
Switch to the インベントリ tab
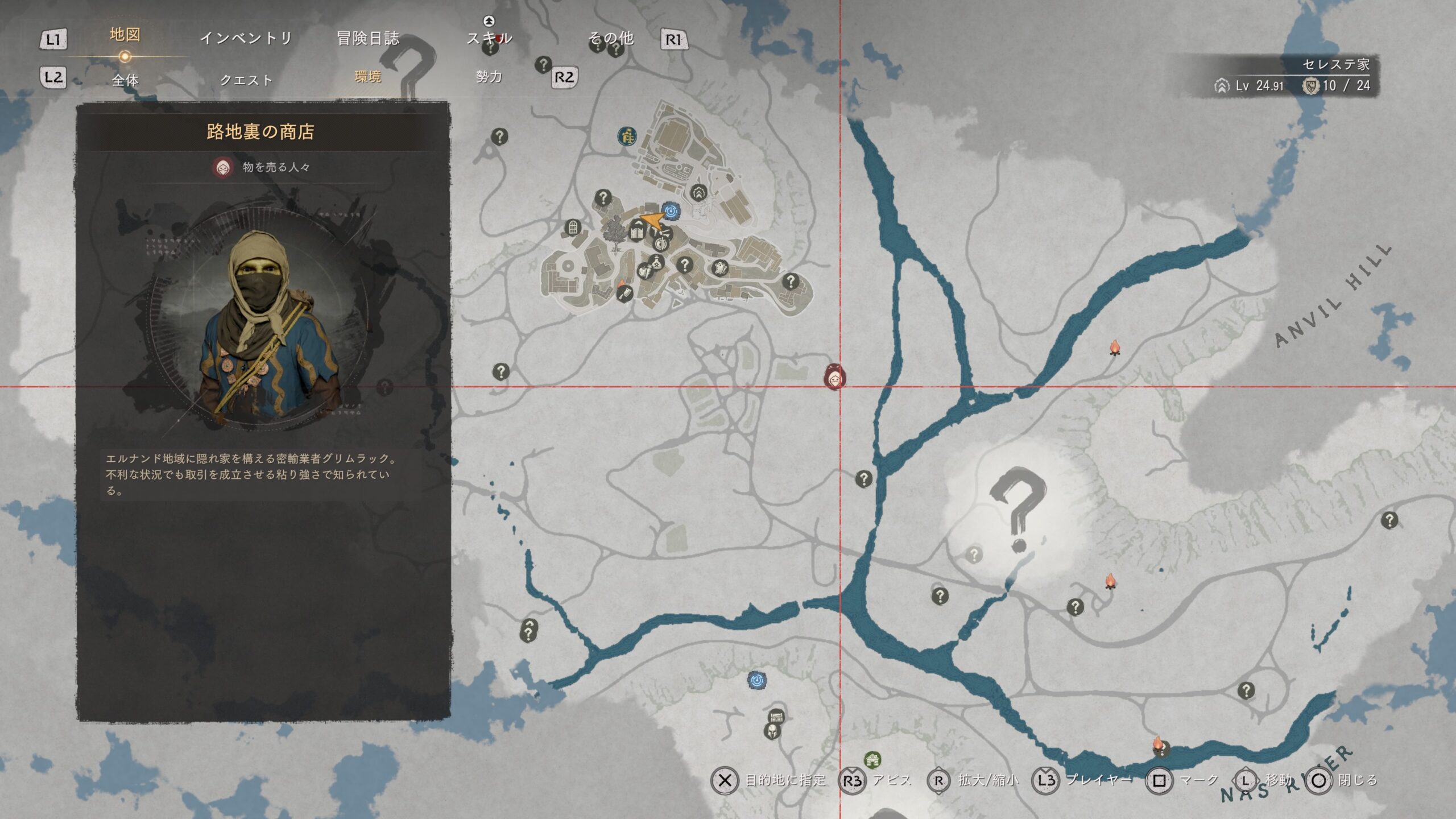[246, 38]
